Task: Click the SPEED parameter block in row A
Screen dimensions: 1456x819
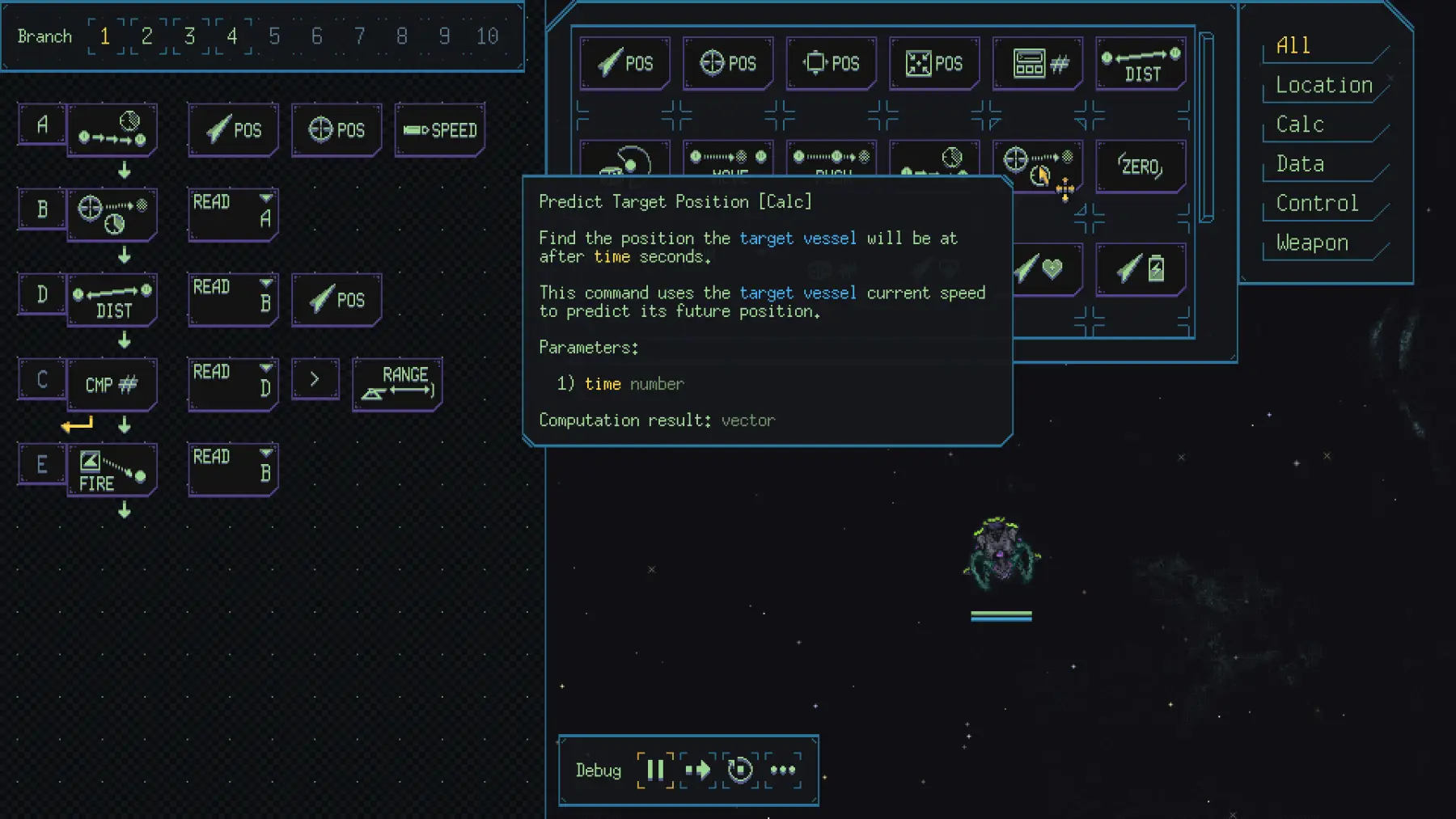Action: (x=440, y=130)
